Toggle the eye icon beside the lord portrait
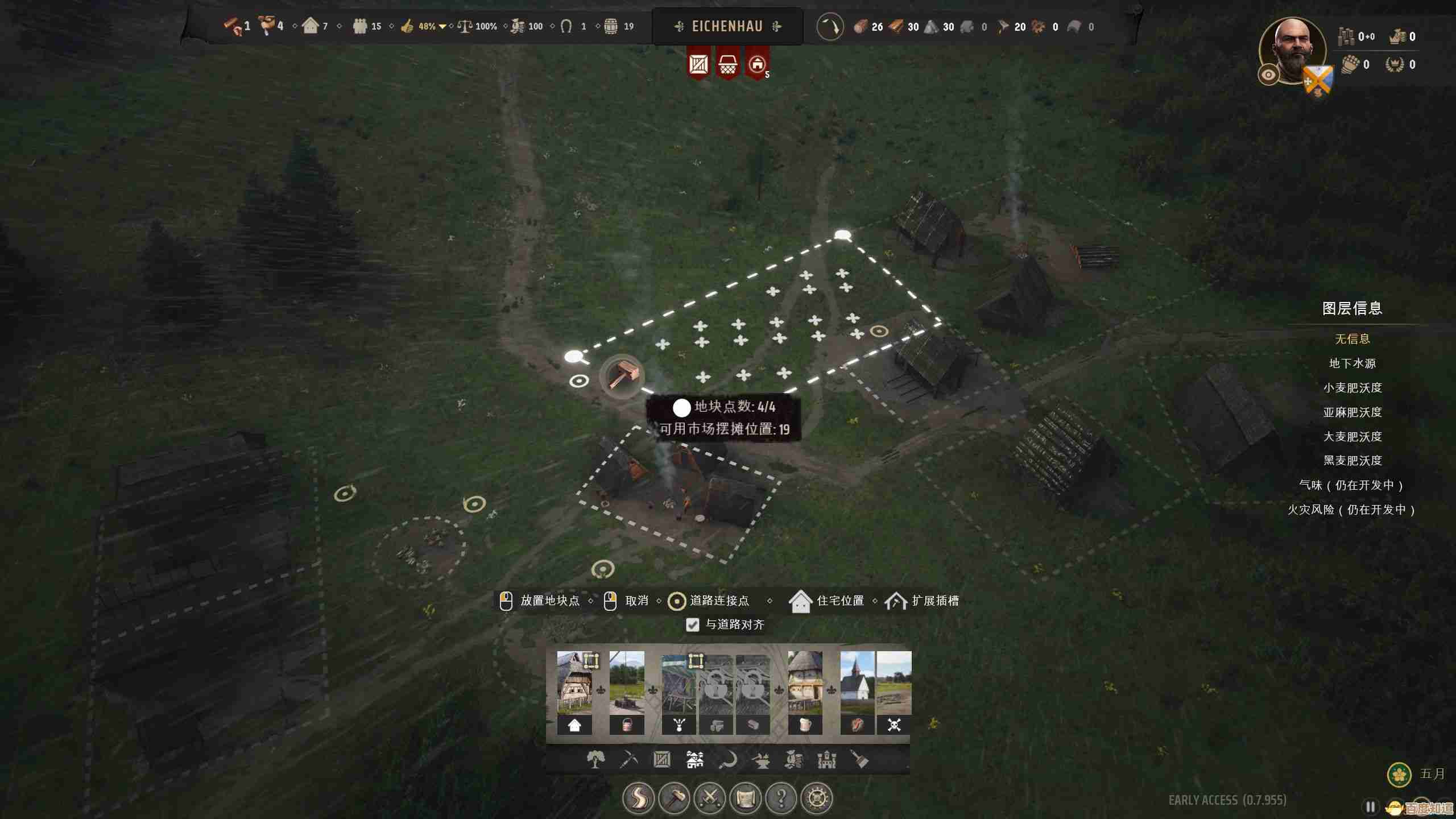The height and width of the screenshot is (819, 1456). 1268,75
